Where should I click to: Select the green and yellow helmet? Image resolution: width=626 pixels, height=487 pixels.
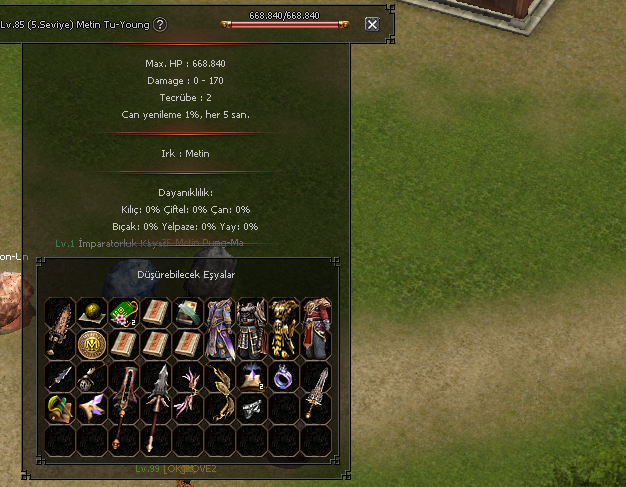point(60,408)
